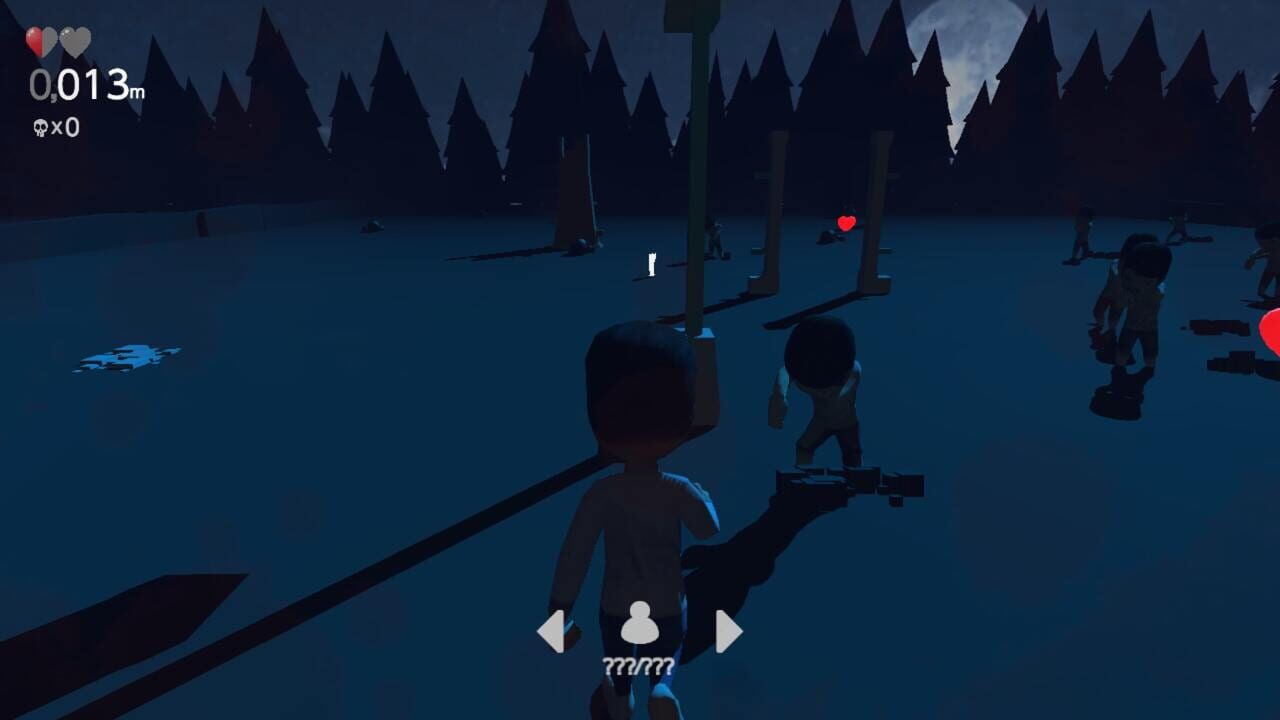
Task: Click the white ghost figure in the distance
Action: coord(651,262)
